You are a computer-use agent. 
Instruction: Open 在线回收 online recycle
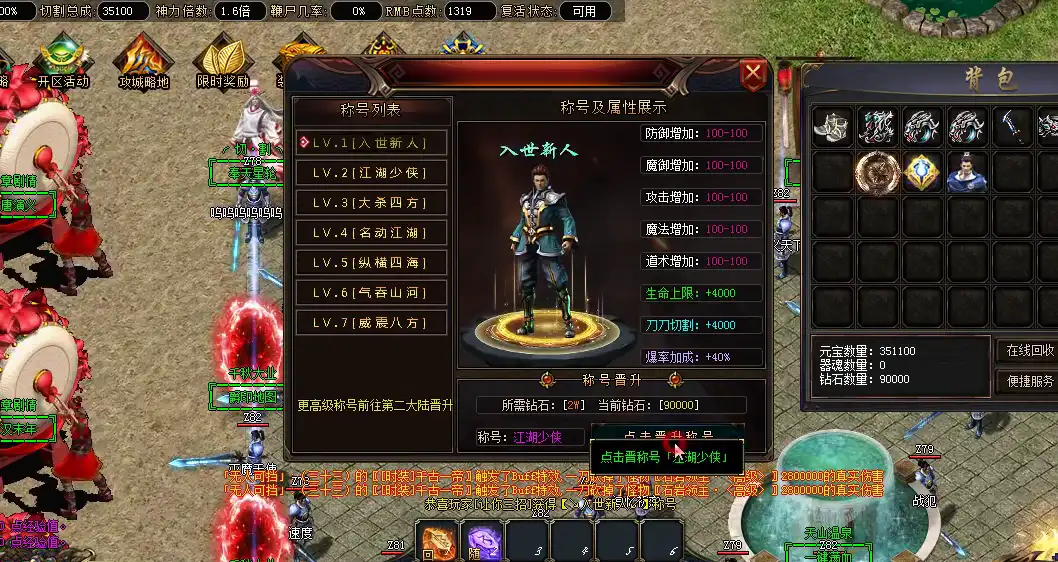tap(1029, 351)
